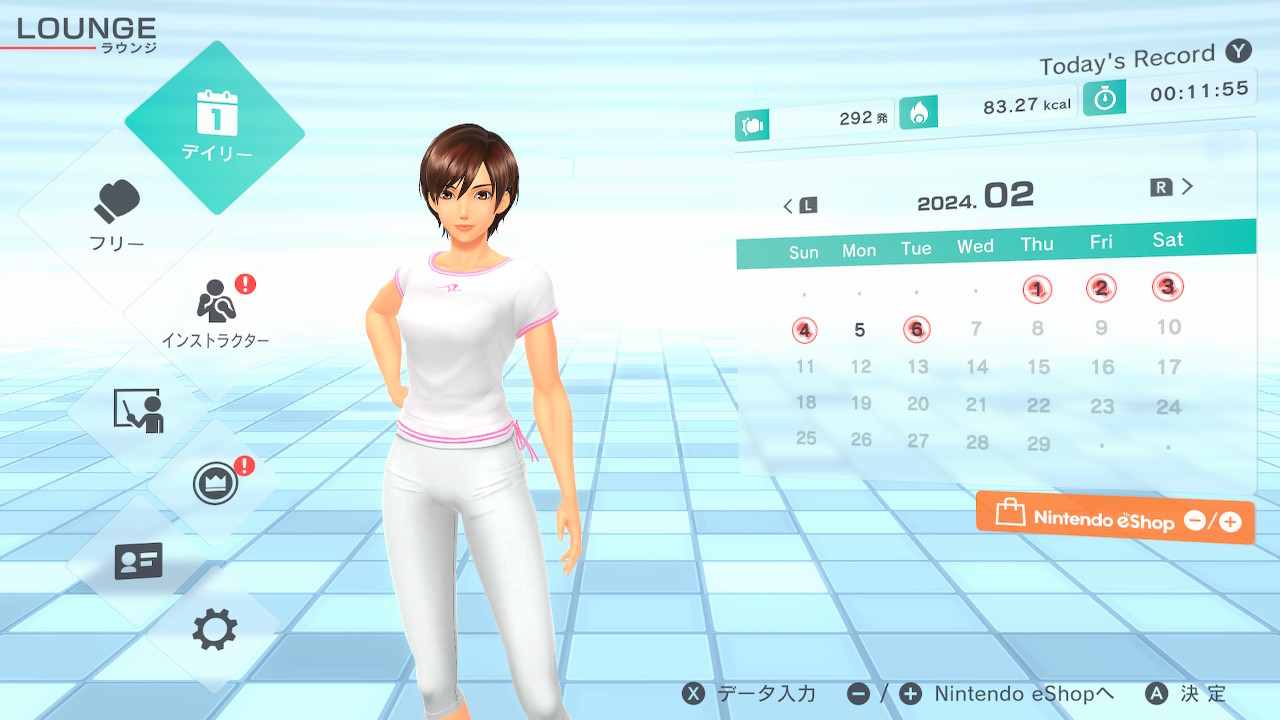Open the インストラクター instructor menu
This screenshot has width=1280, height=720.
click(215, 312)
